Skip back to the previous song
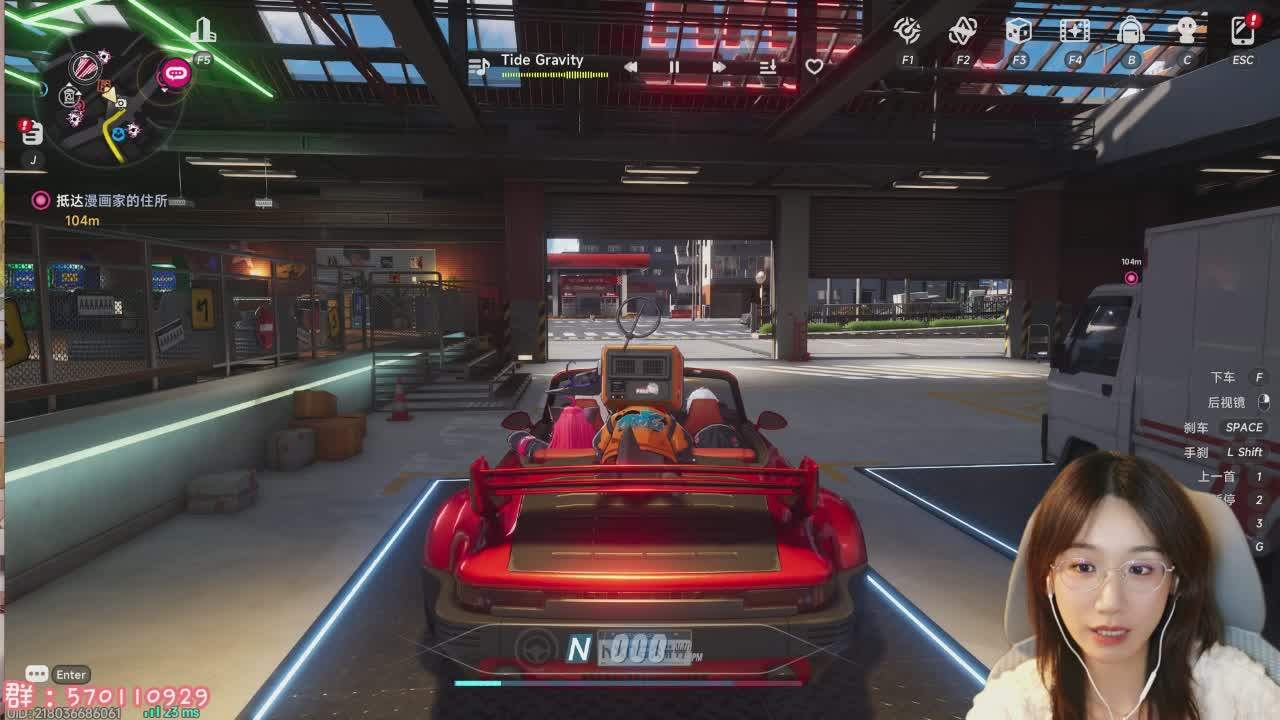Screen dimensions: 1280x720 [631, 67]
